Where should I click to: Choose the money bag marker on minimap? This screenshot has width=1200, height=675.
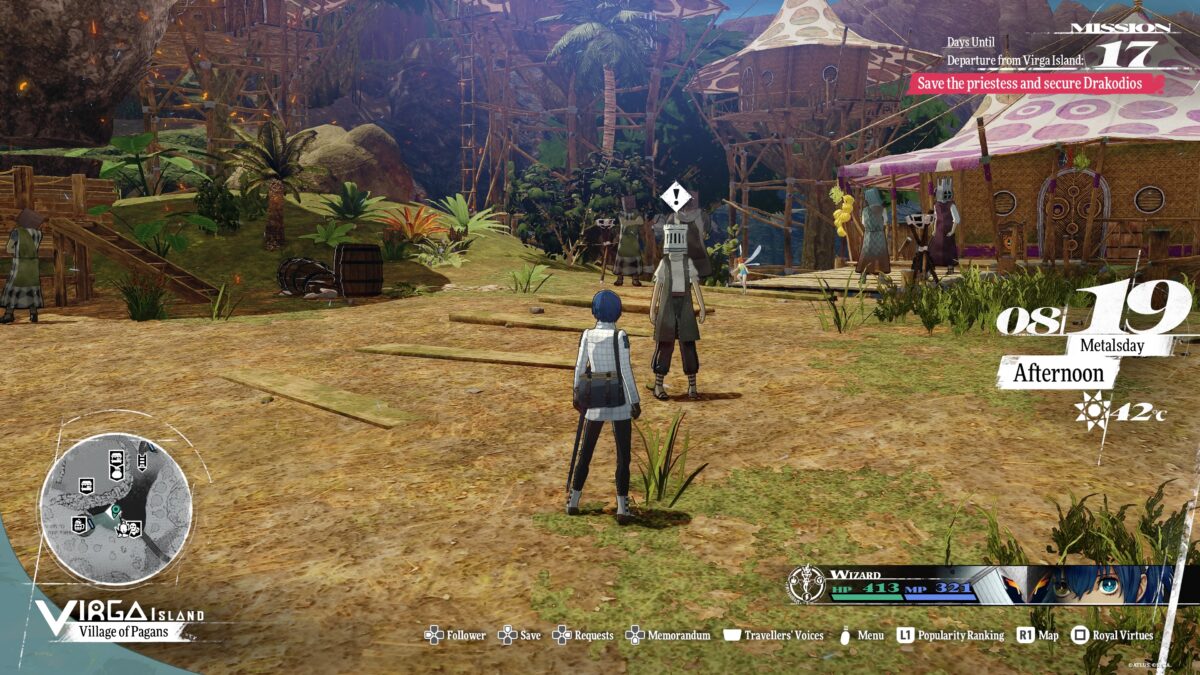[117, 473]
